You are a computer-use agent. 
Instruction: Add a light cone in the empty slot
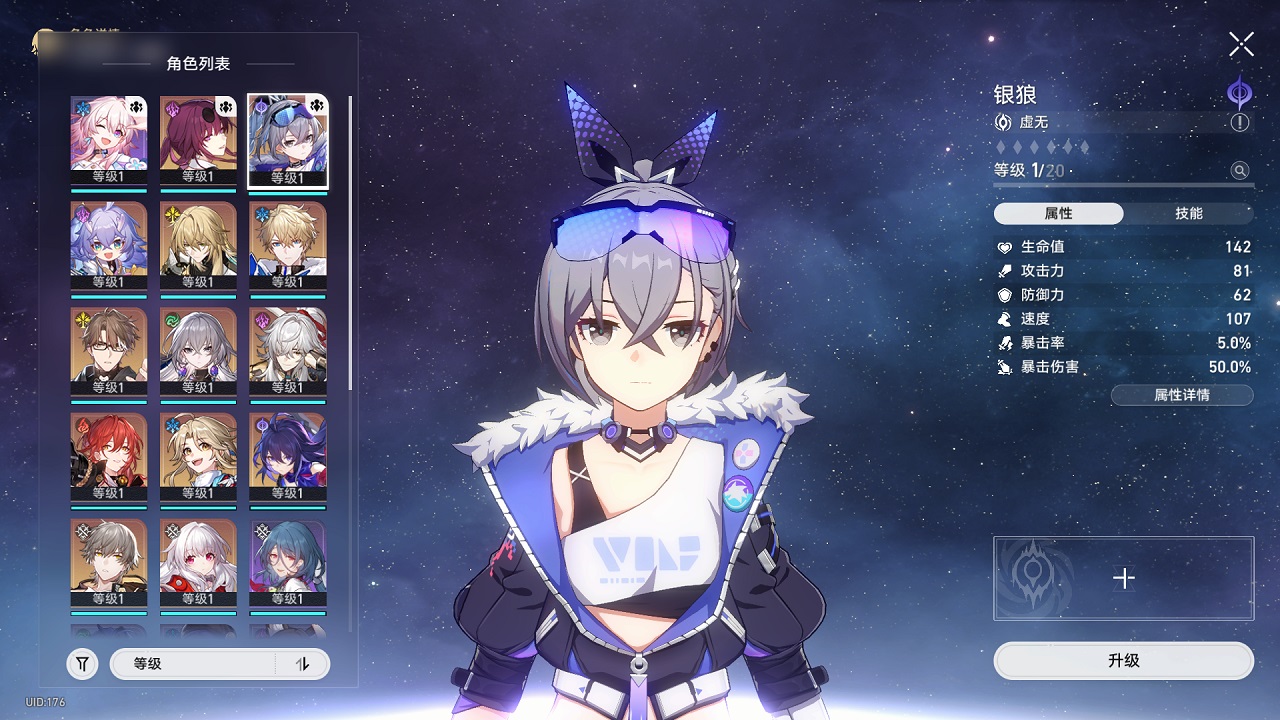click(1124, 578)
